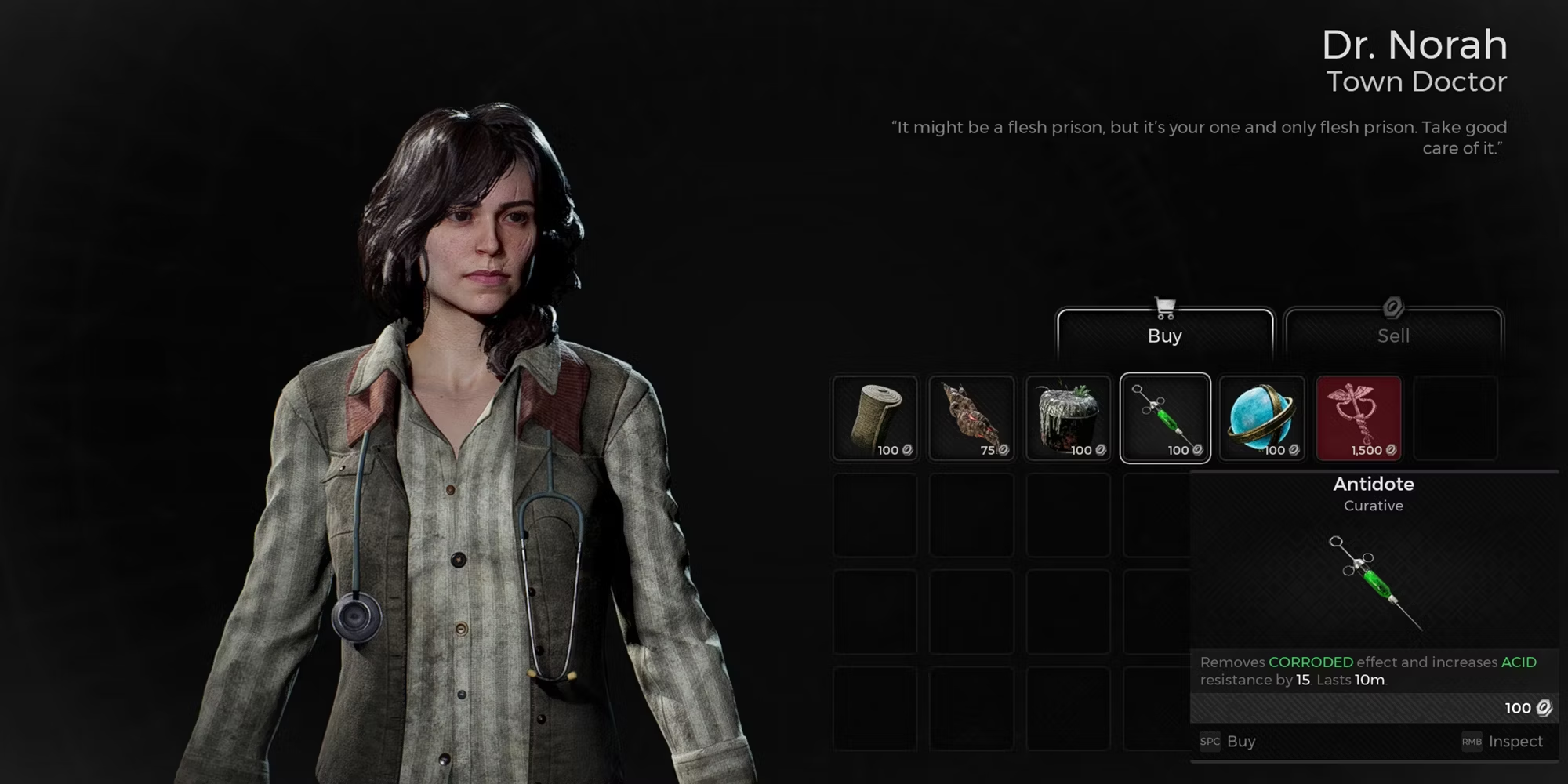Select the Buy tab
Screen dimensions: 1568x784
tap(1164, 335)
